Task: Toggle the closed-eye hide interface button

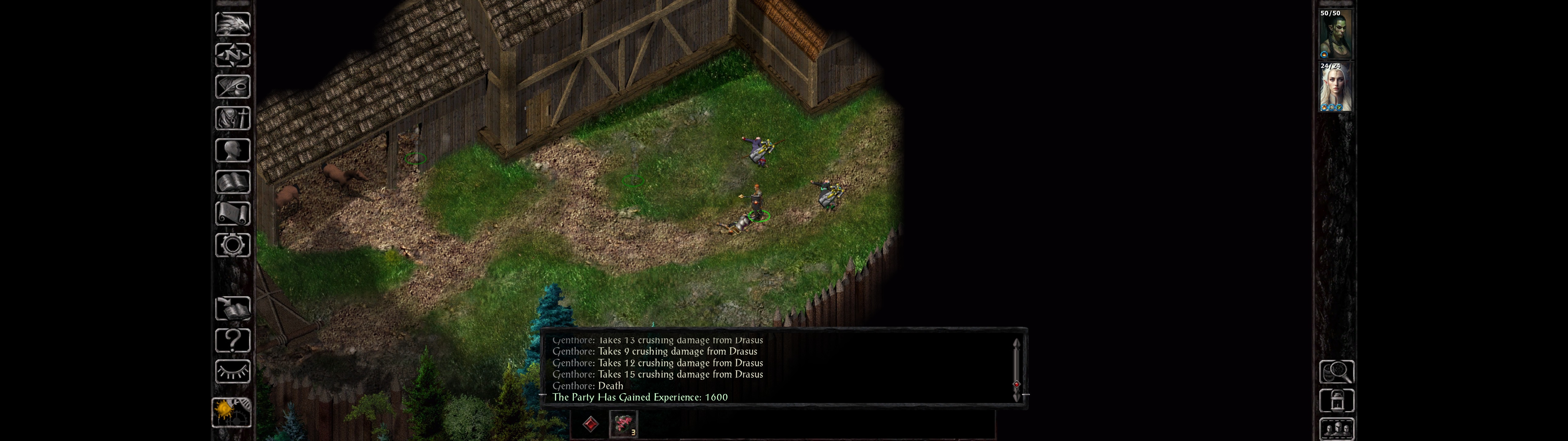Action: click(232, 371)
